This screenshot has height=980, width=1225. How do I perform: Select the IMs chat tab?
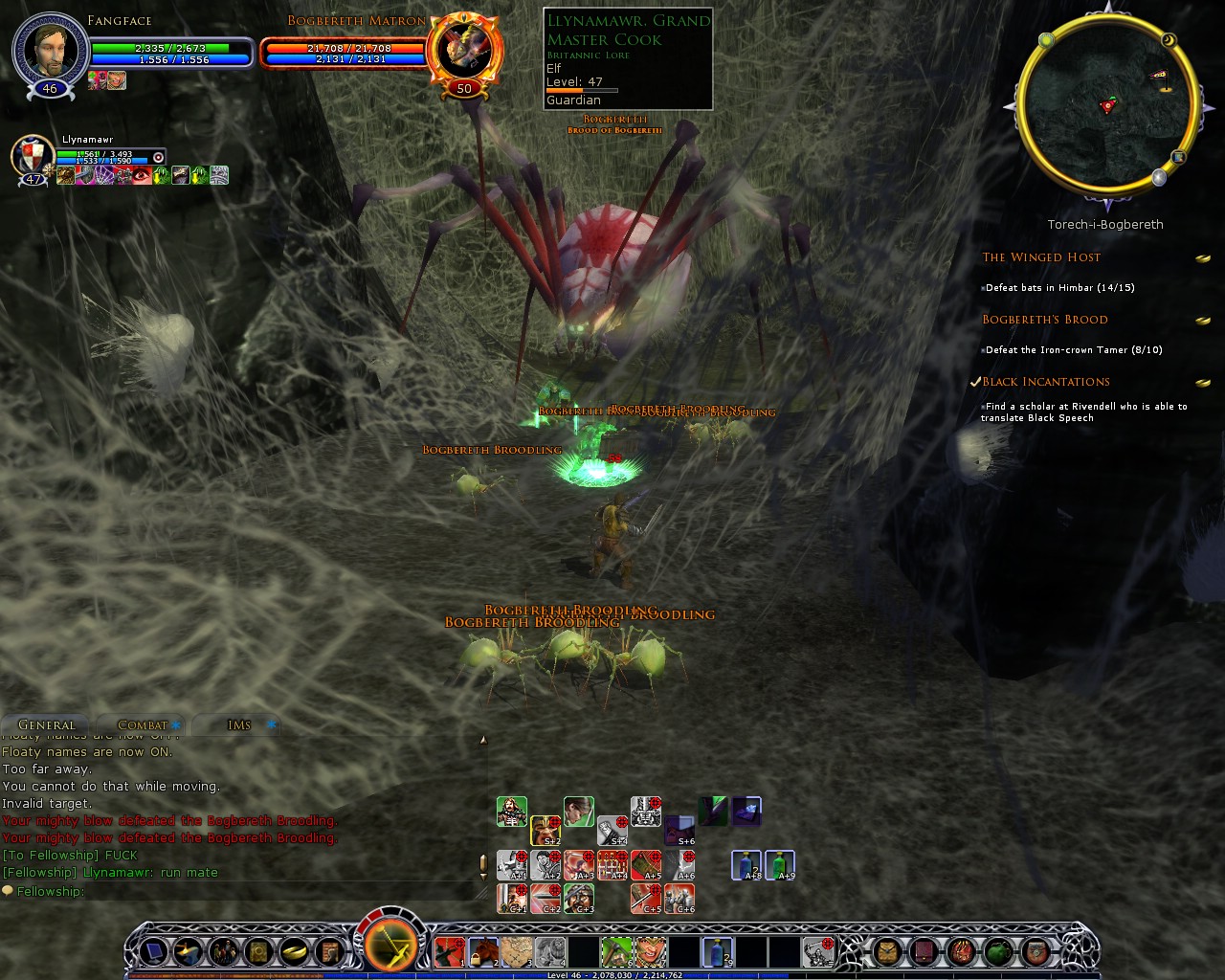239,724
